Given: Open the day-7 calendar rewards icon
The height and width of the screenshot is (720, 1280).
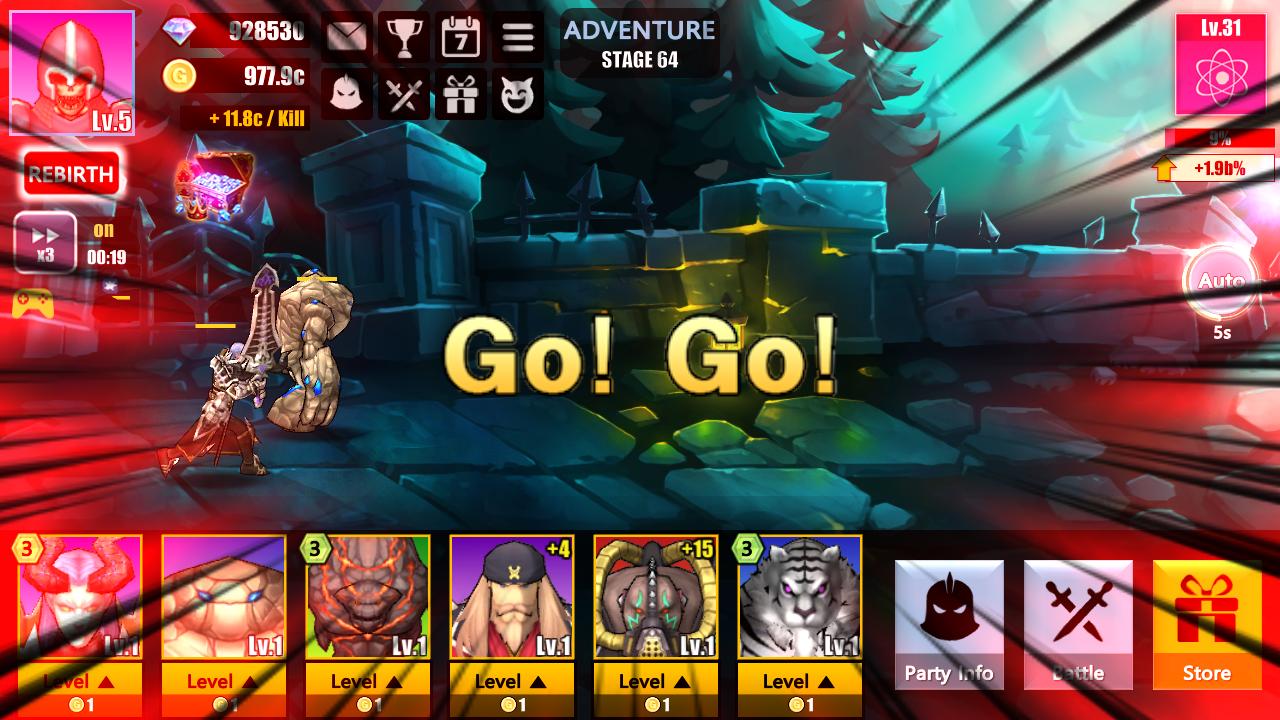Looking at the screenshot, I should coord(461,37).
